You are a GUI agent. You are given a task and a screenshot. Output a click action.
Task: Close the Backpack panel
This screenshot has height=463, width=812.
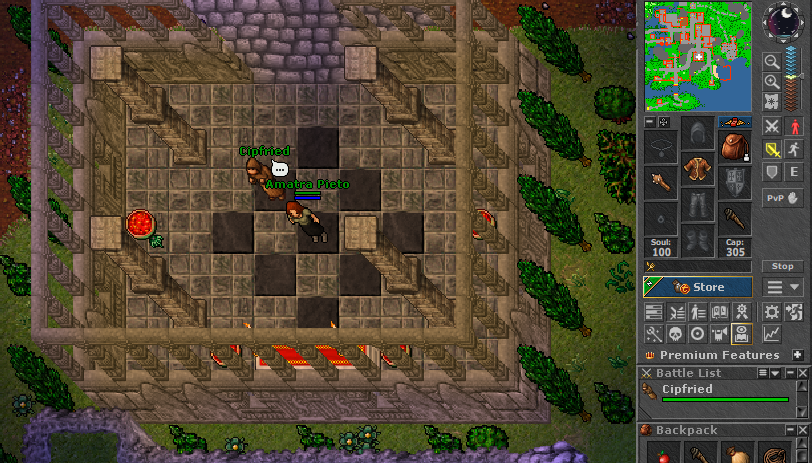(x=803, y=430)
